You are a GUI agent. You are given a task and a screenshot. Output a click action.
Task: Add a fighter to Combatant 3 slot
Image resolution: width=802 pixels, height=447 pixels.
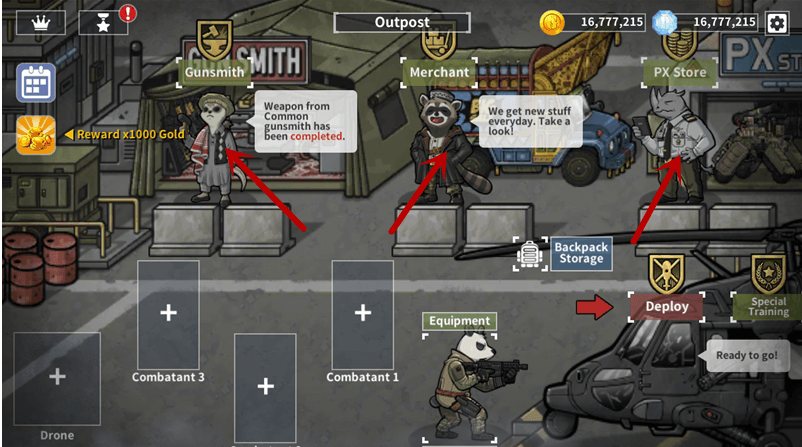coord(168,313)
